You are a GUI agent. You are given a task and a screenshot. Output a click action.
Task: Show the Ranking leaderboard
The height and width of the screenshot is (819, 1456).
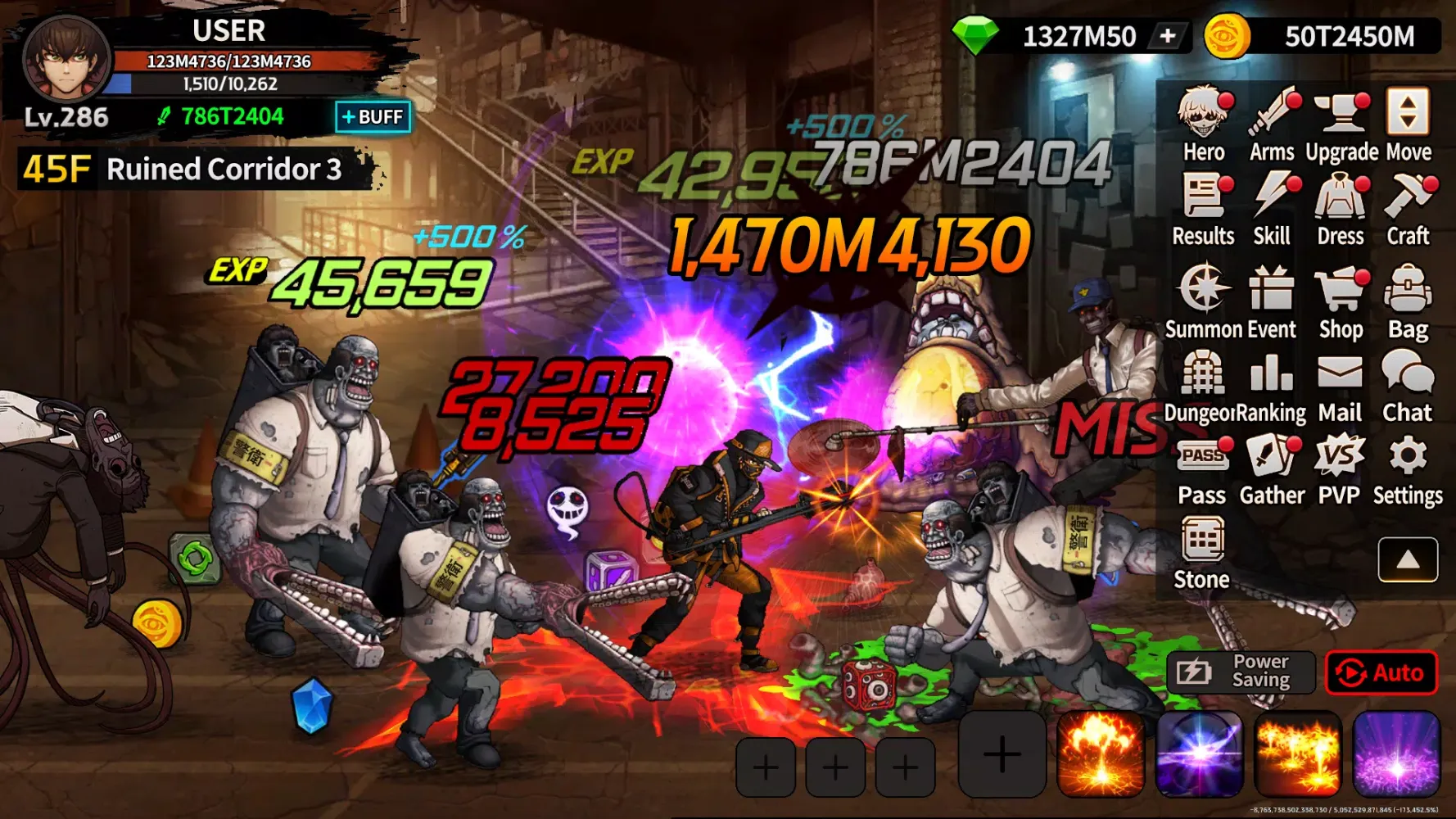tap(1272, 386)
